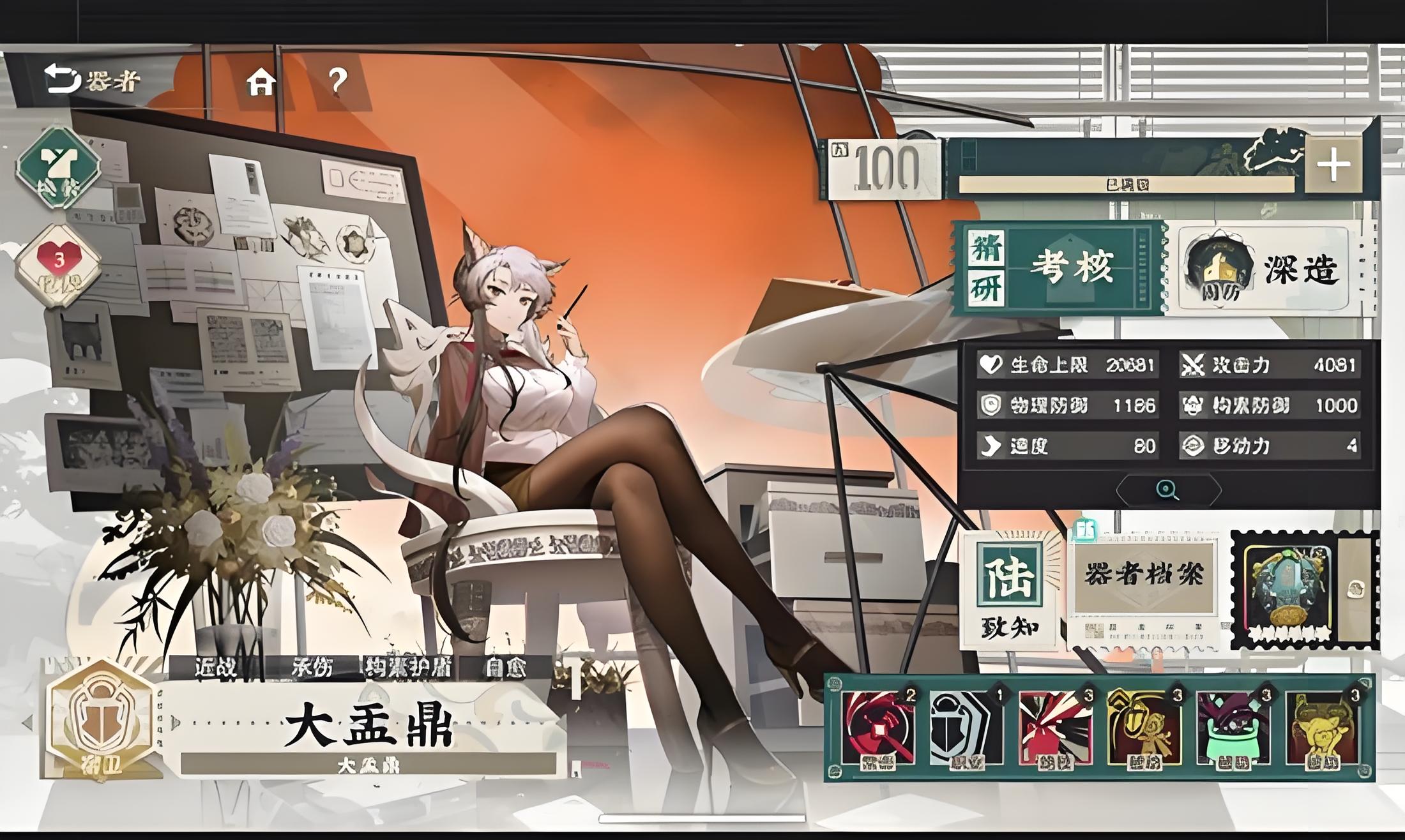The image size is (1405, 840).
Task: Select the red burst skill icon
Action: click(x=1054, y=729)
